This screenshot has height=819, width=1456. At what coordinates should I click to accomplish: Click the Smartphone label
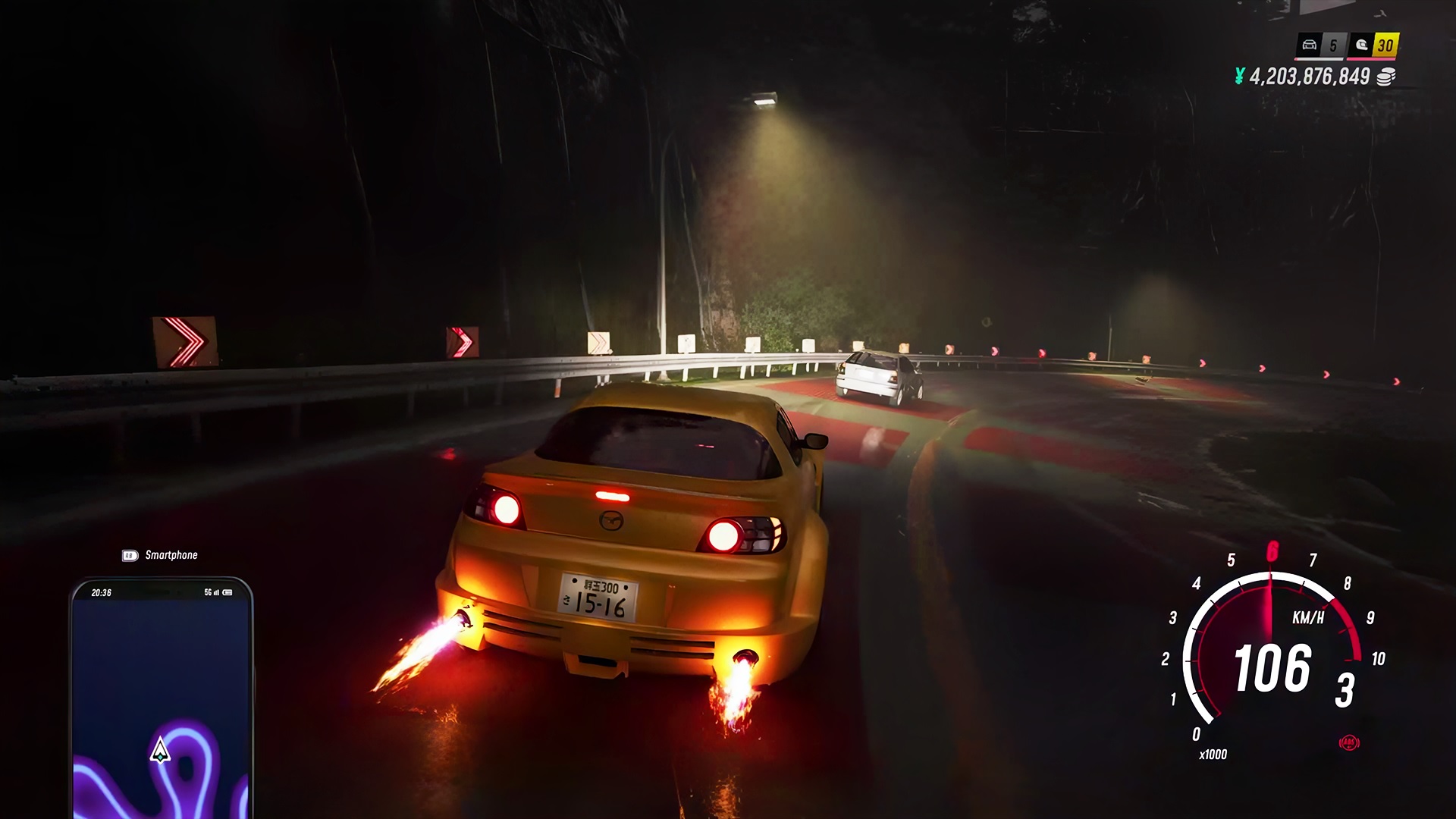coord(171,555)
